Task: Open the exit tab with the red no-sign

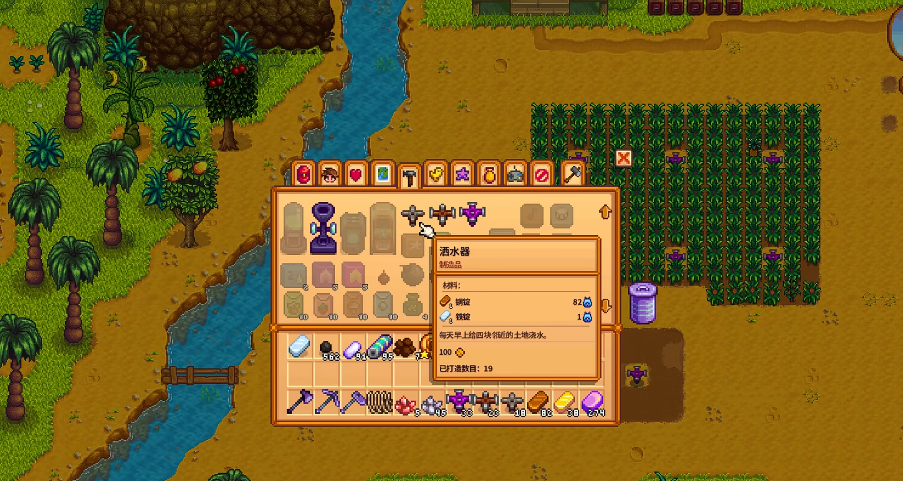Action: 541,175
